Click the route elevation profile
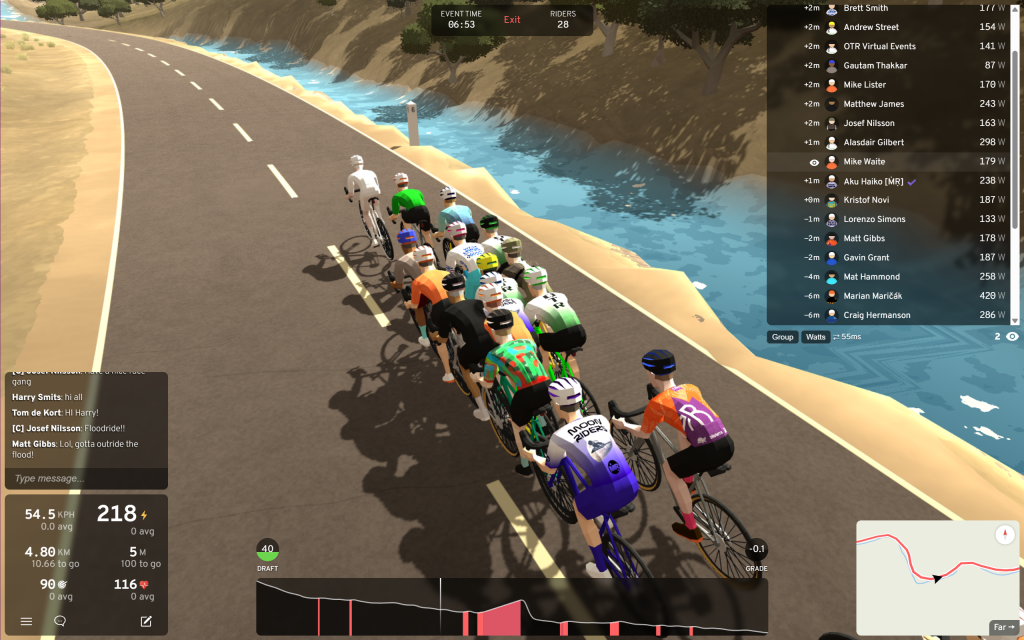Viewport: 1024px width, 640px height. click(511, 607)
